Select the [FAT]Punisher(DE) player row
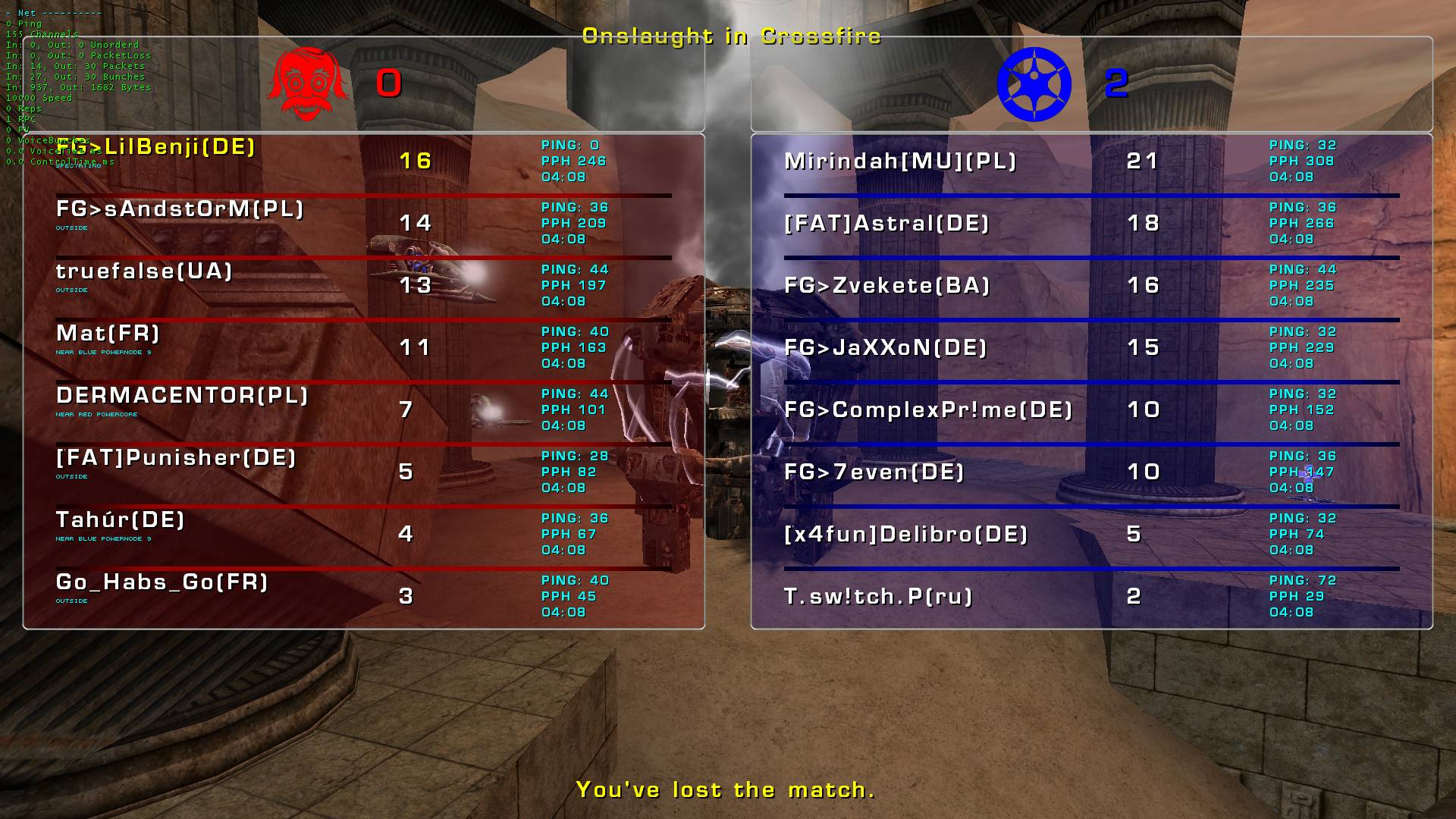This screenshot has width=1456, height=819. (x=176, y=458)
